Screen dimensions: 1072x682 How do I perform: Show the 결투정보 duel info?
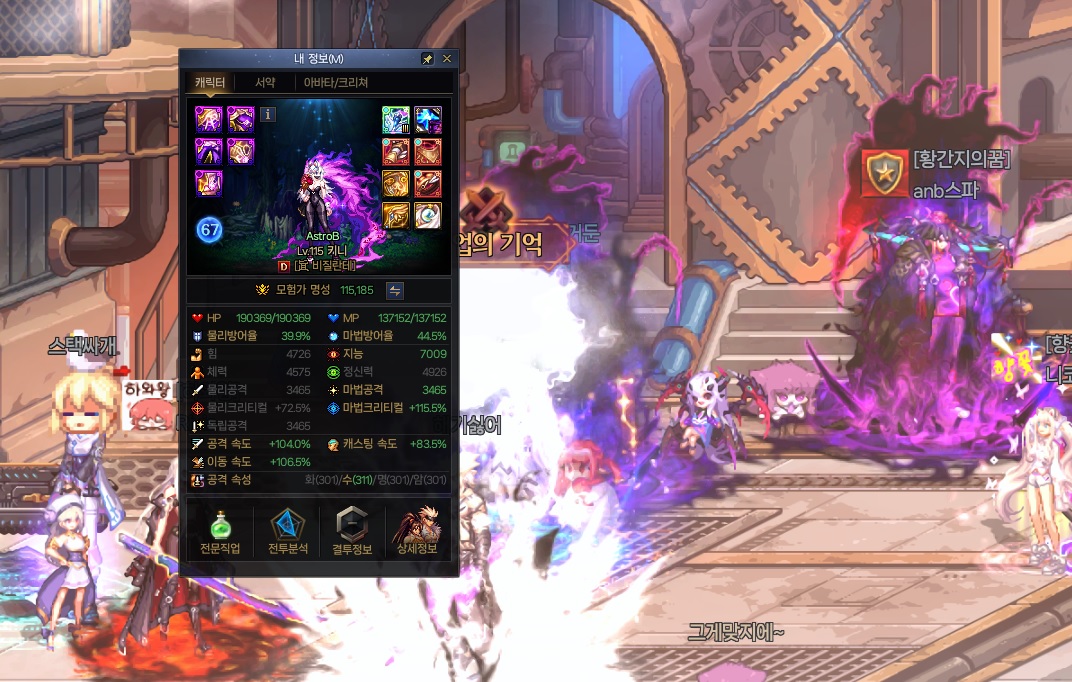coord(352,532)
